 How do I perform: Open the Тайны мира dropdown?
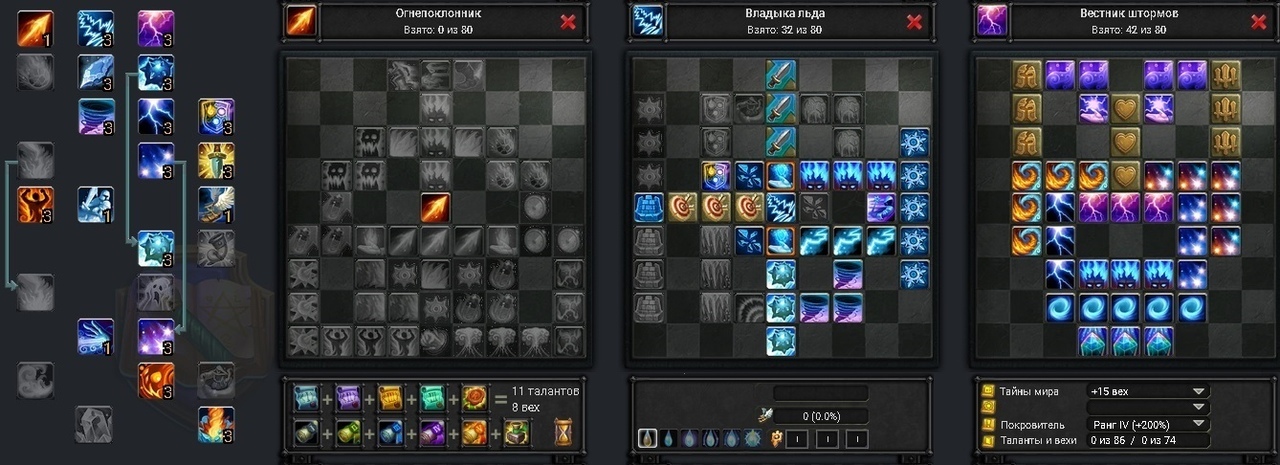[1198, 391]
